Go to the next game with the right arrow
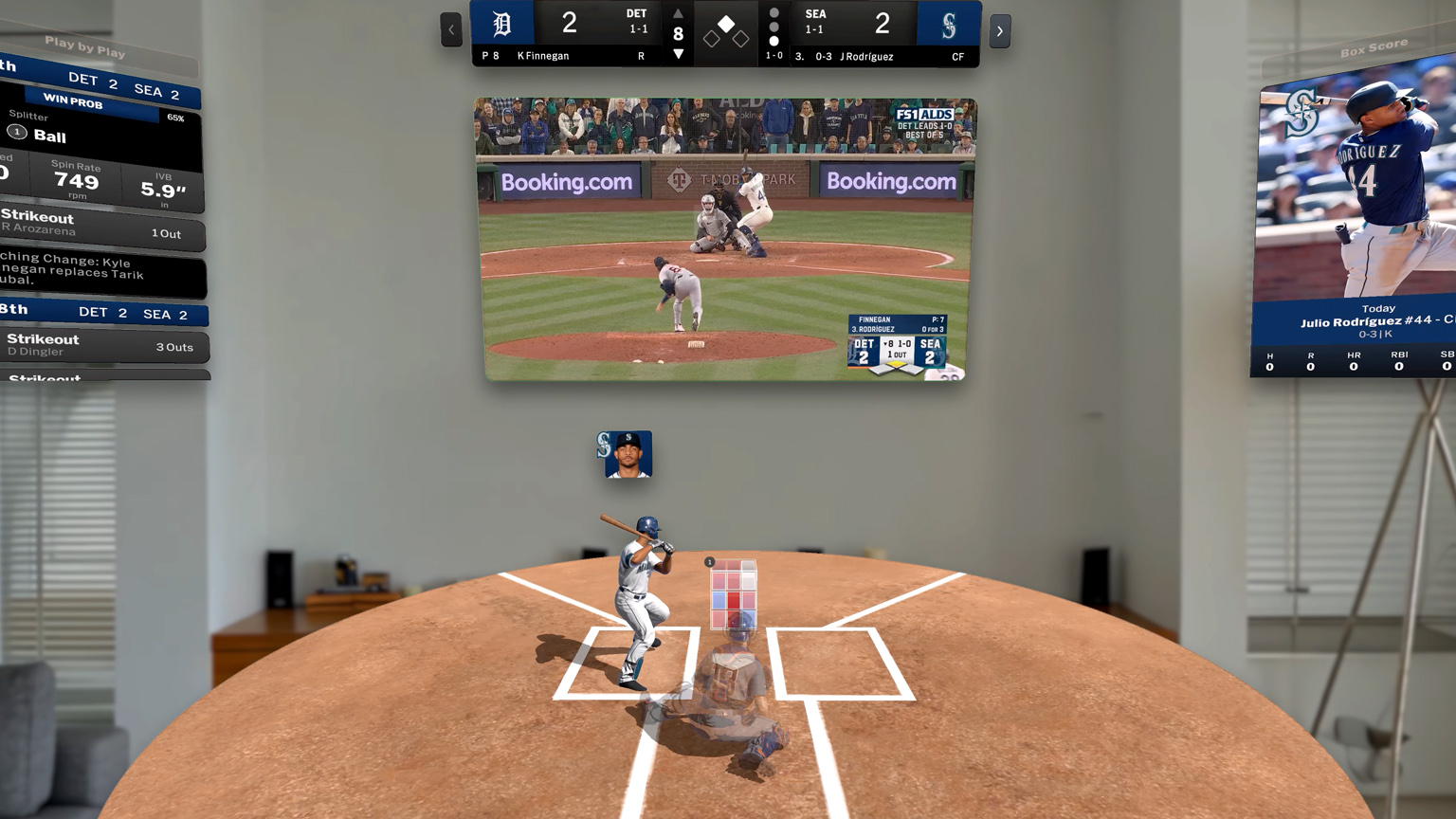The width and height of the screenshot is (1456, 819). tap(999, 31)
